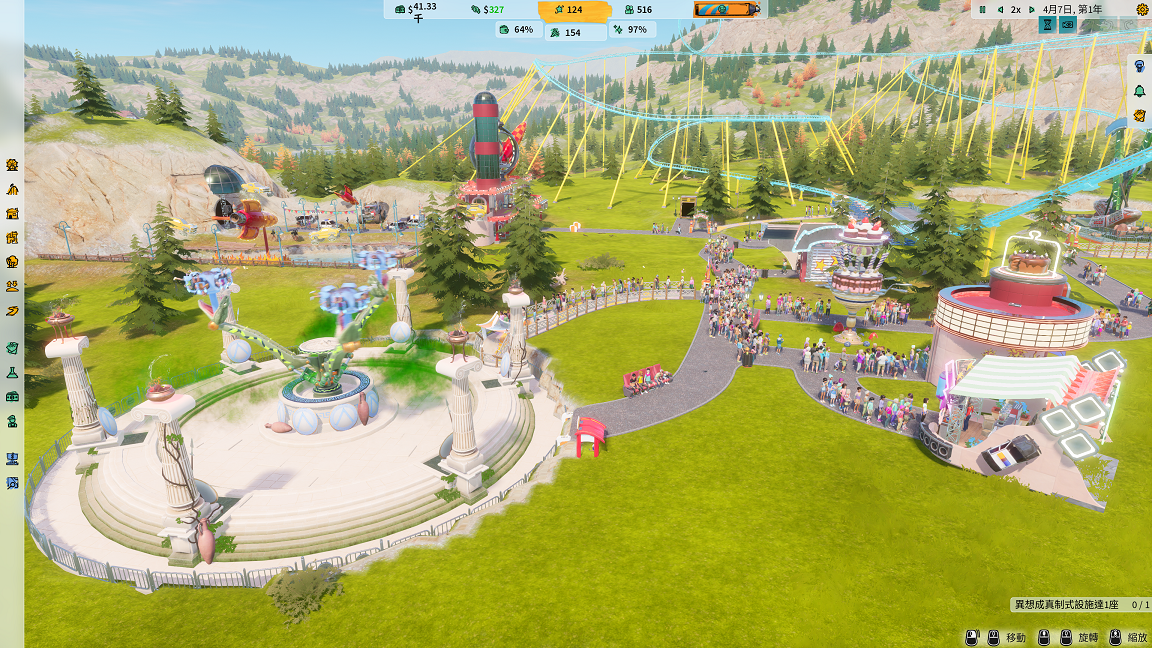The width and height of the screenshot is (1152, 648).
Task: Open the research flask menu
Action: coord(12,372)
